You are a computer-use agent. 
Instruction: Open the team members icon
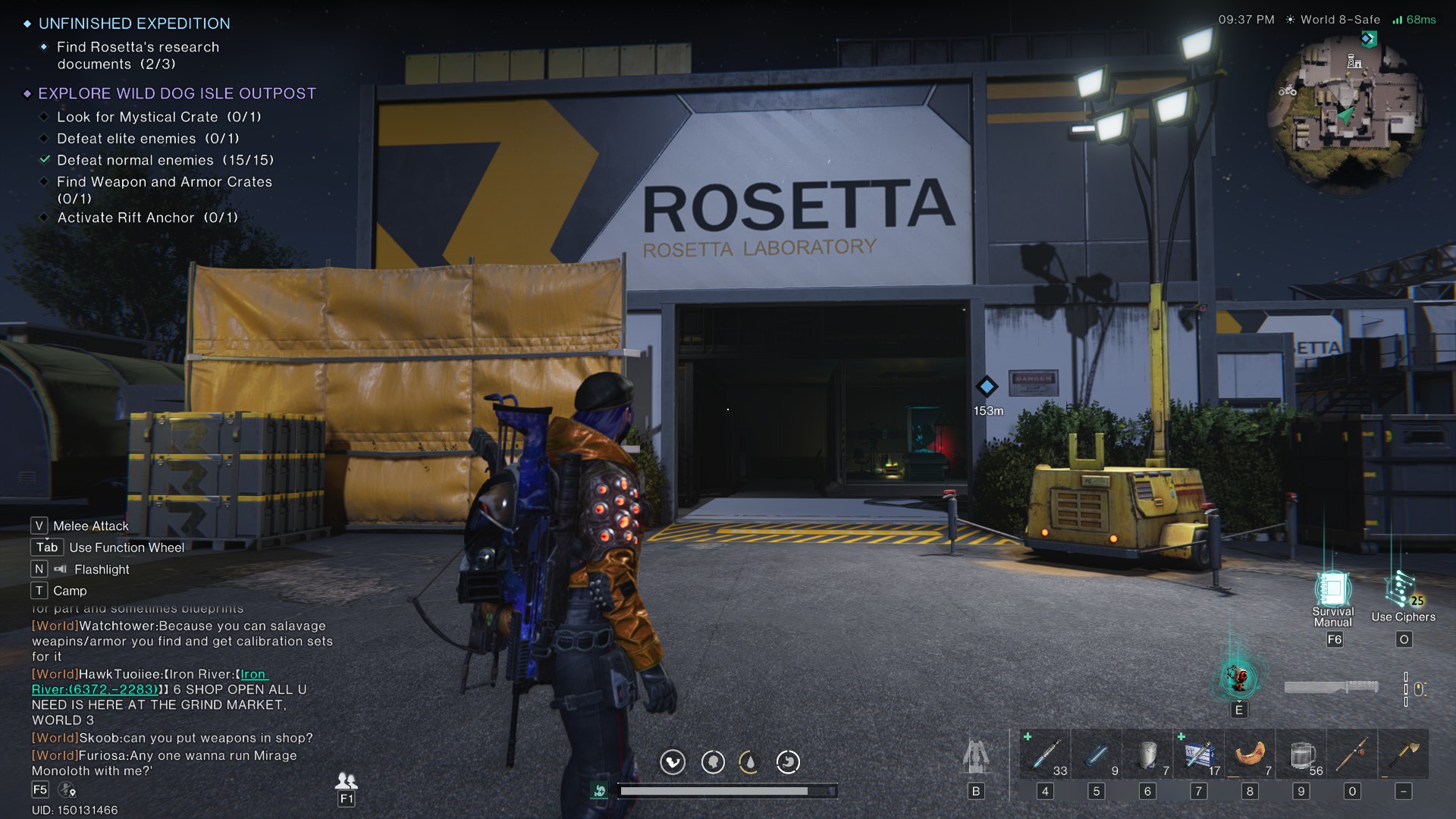[x=346, y=781]
